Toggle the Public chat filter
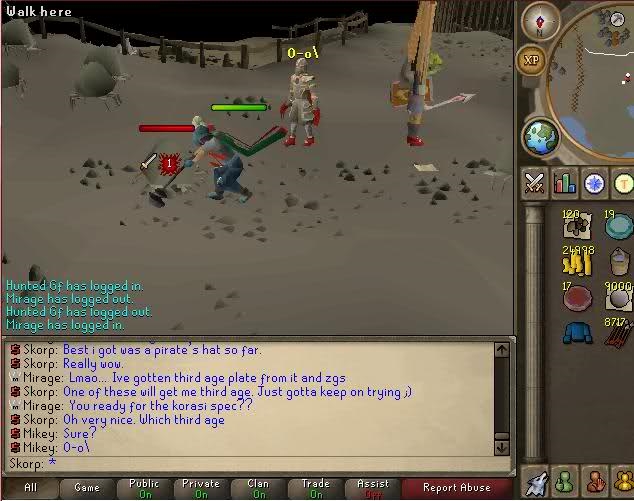 144,488
